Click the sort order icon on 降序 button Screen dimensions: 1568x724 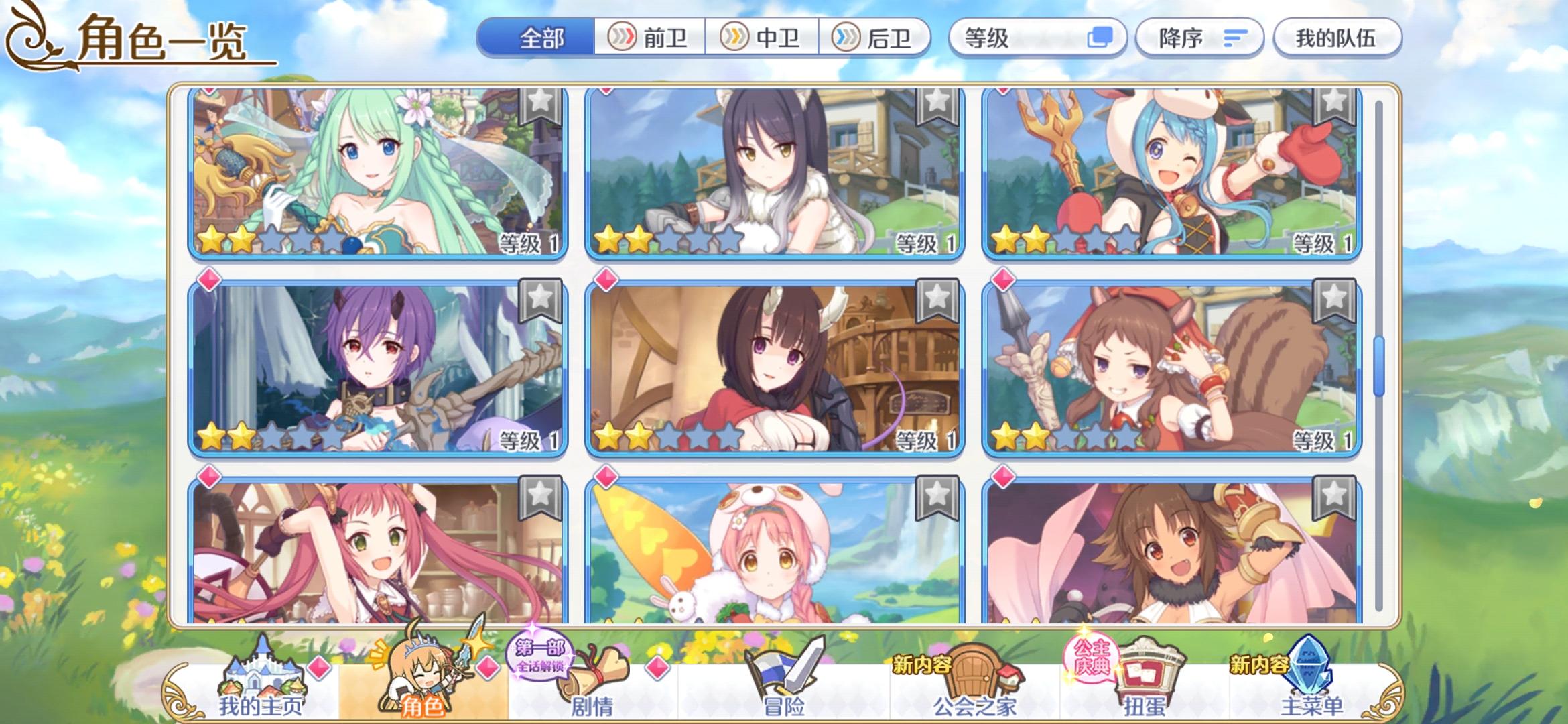coord(1235,38)
